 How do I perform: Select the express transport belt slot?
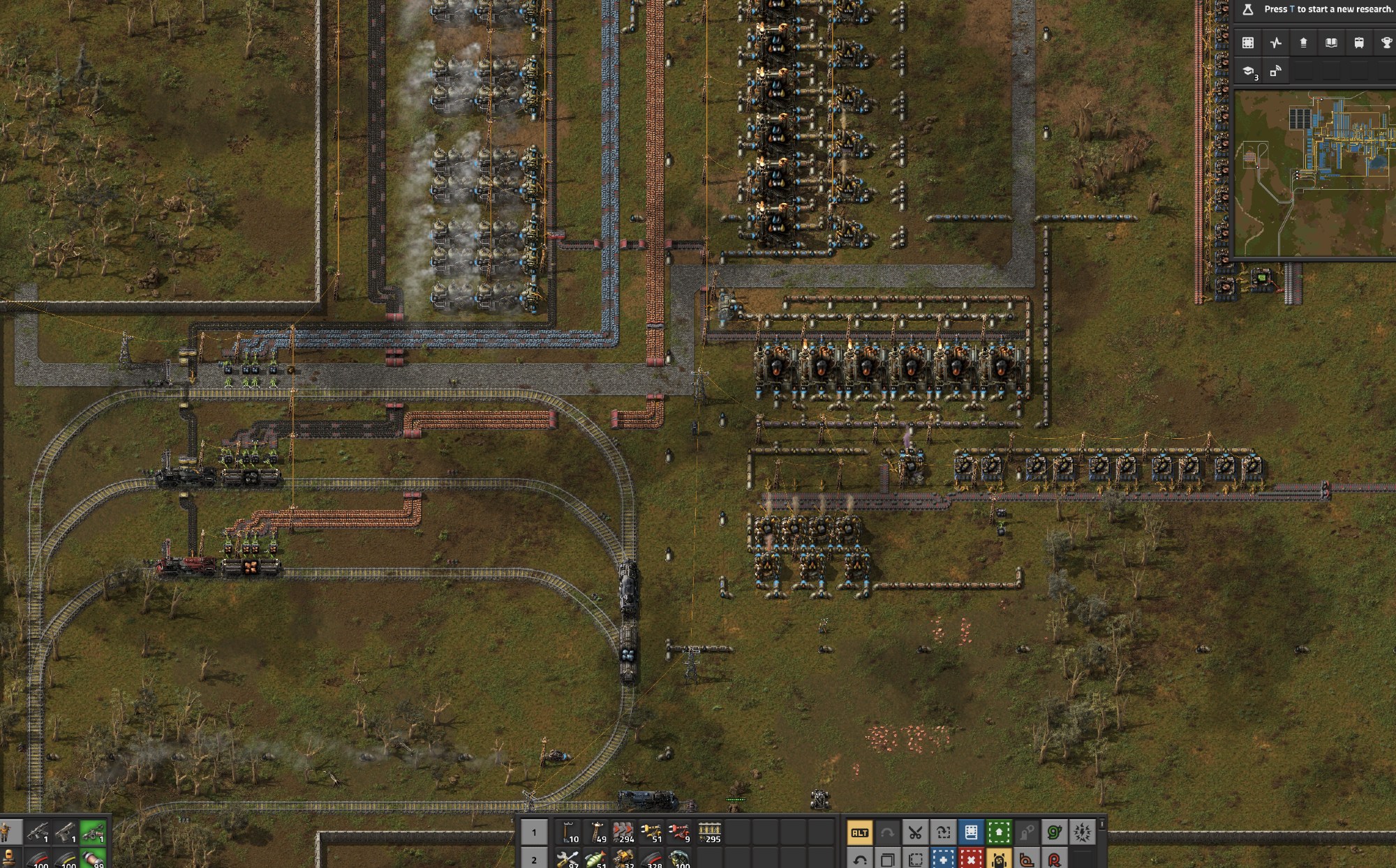(x=623, y=832)
